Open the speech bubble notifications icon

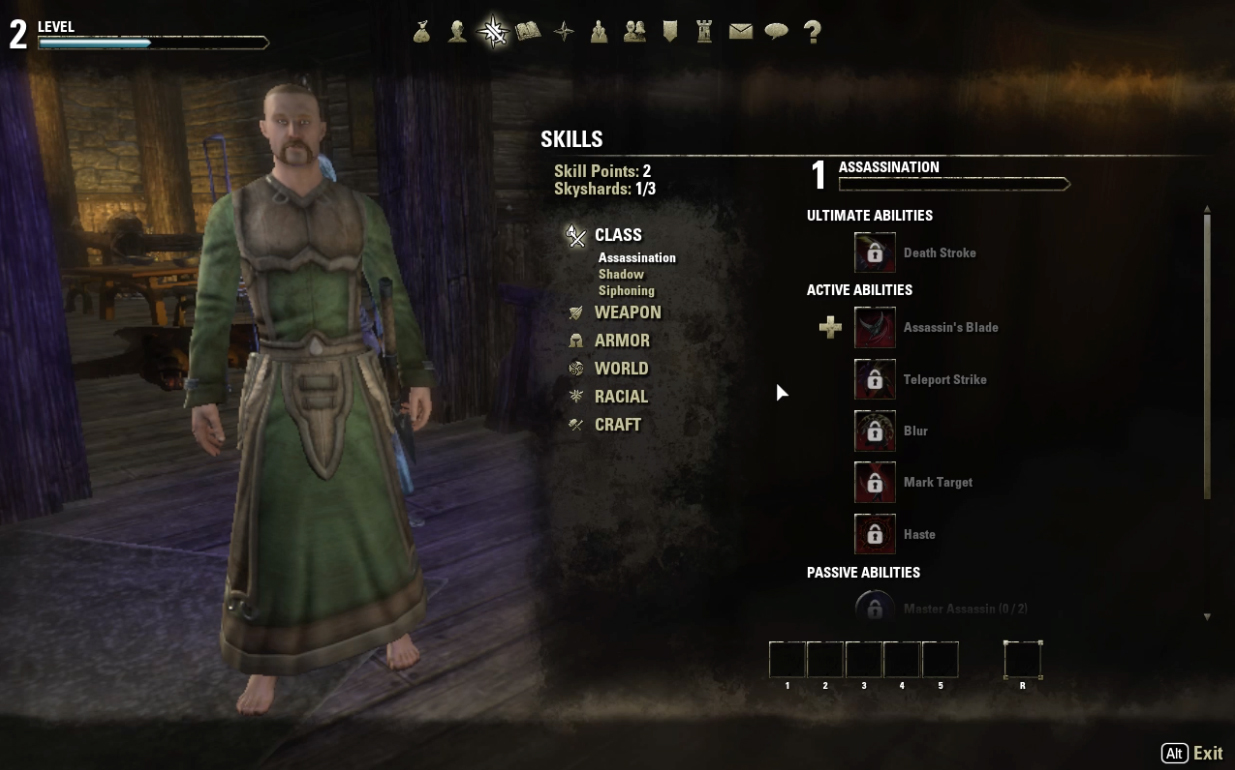[x=776, y=32]
